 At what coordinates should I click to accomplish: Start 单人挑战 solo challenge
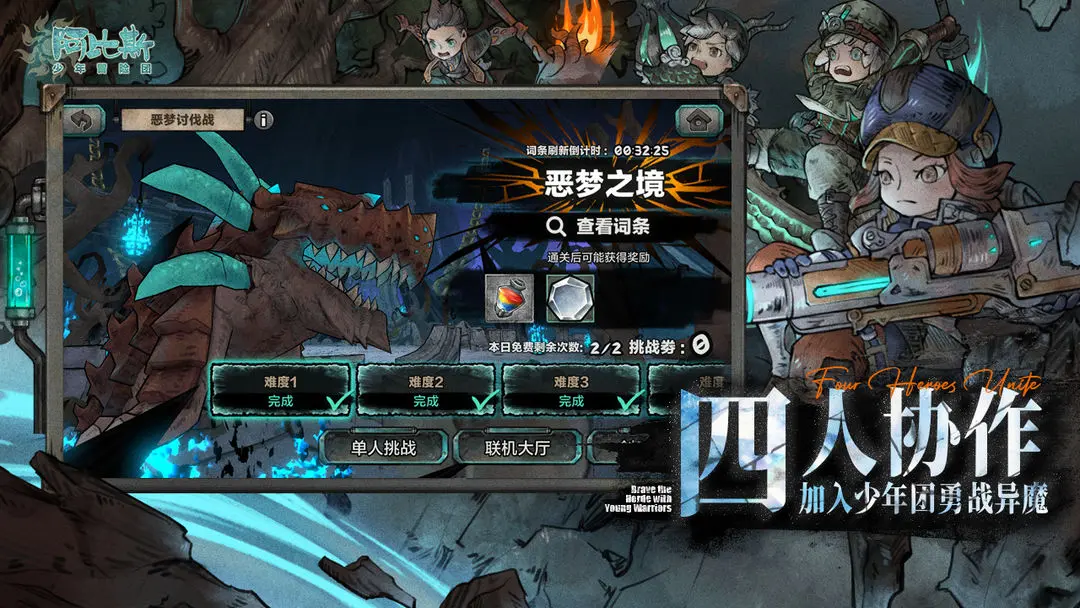tap(384, 447)
